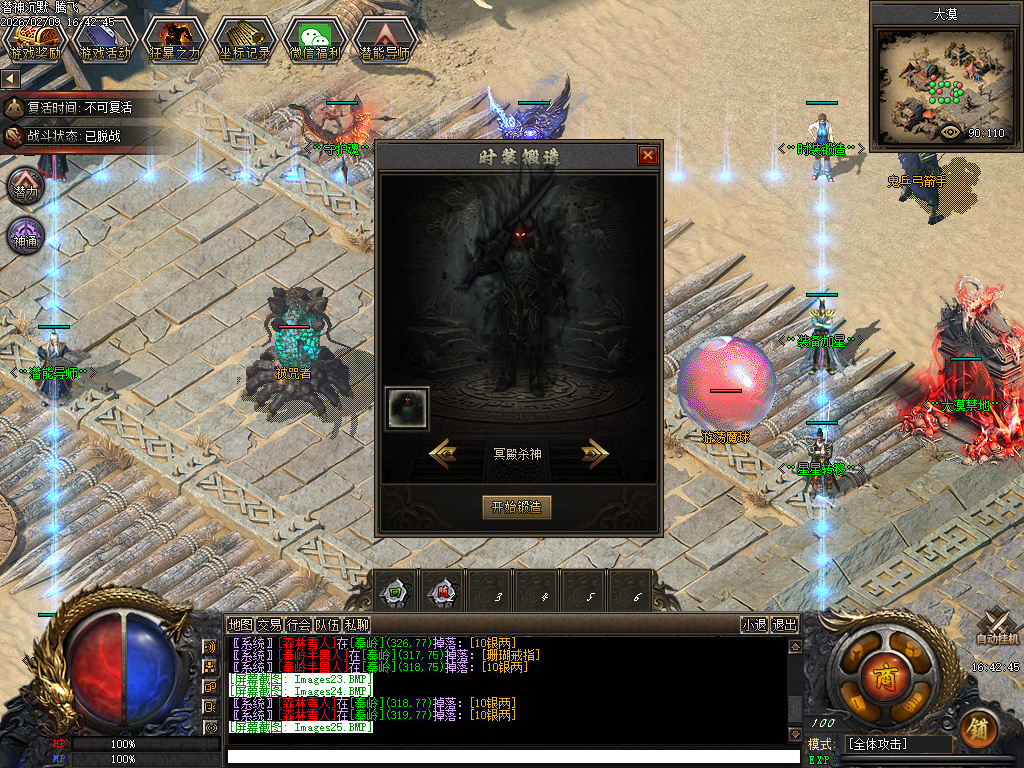Show the previous costume with left arrow

444,453
